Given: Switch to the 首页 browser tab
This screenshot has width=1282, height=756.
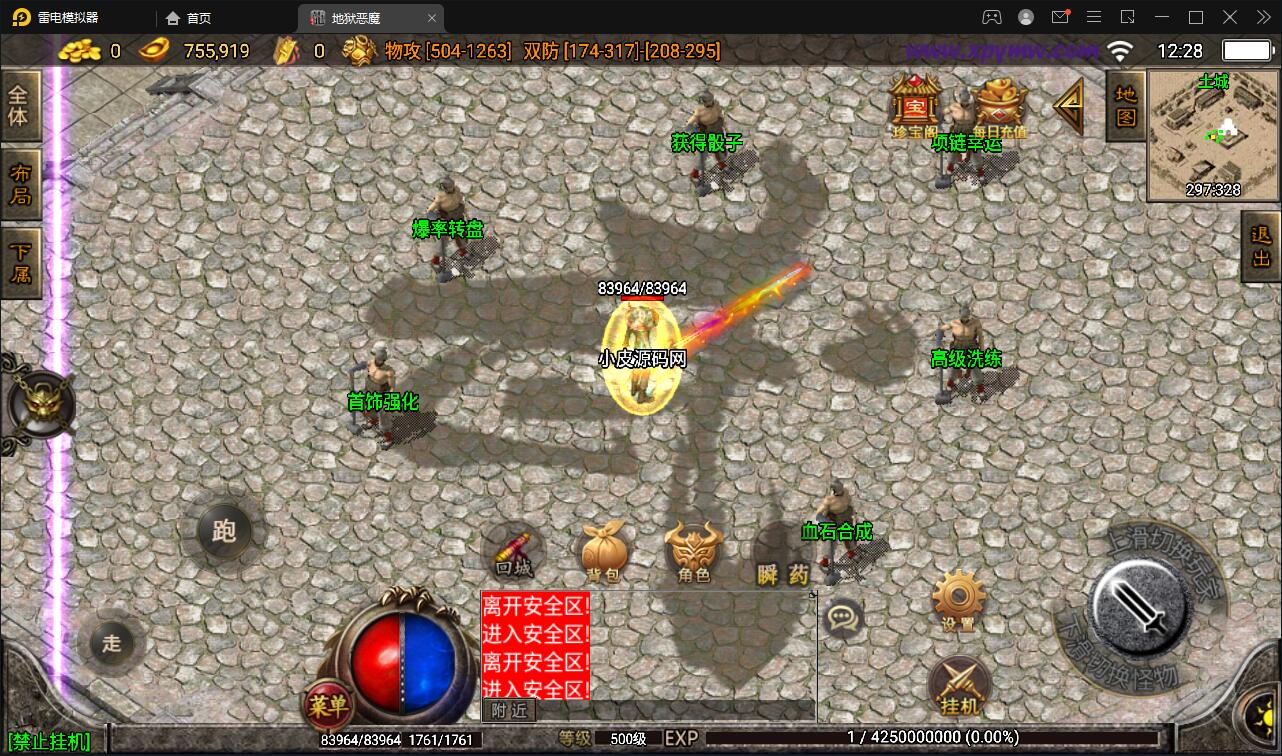Looking at the screenshot, I should click(190, 17).
